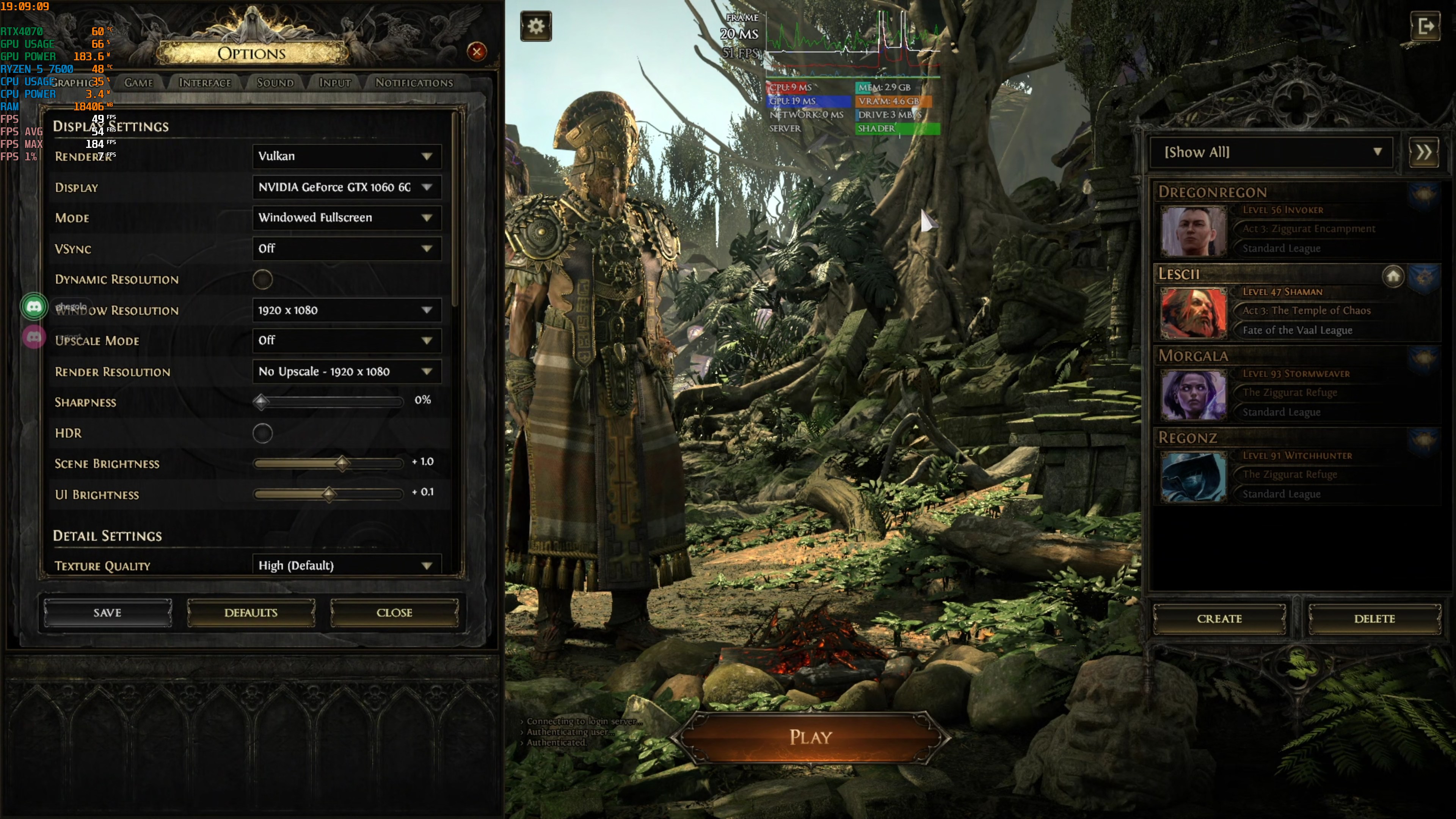Switch to the Interface tab
Viewport: 1456px width, 819px height.
205,83
